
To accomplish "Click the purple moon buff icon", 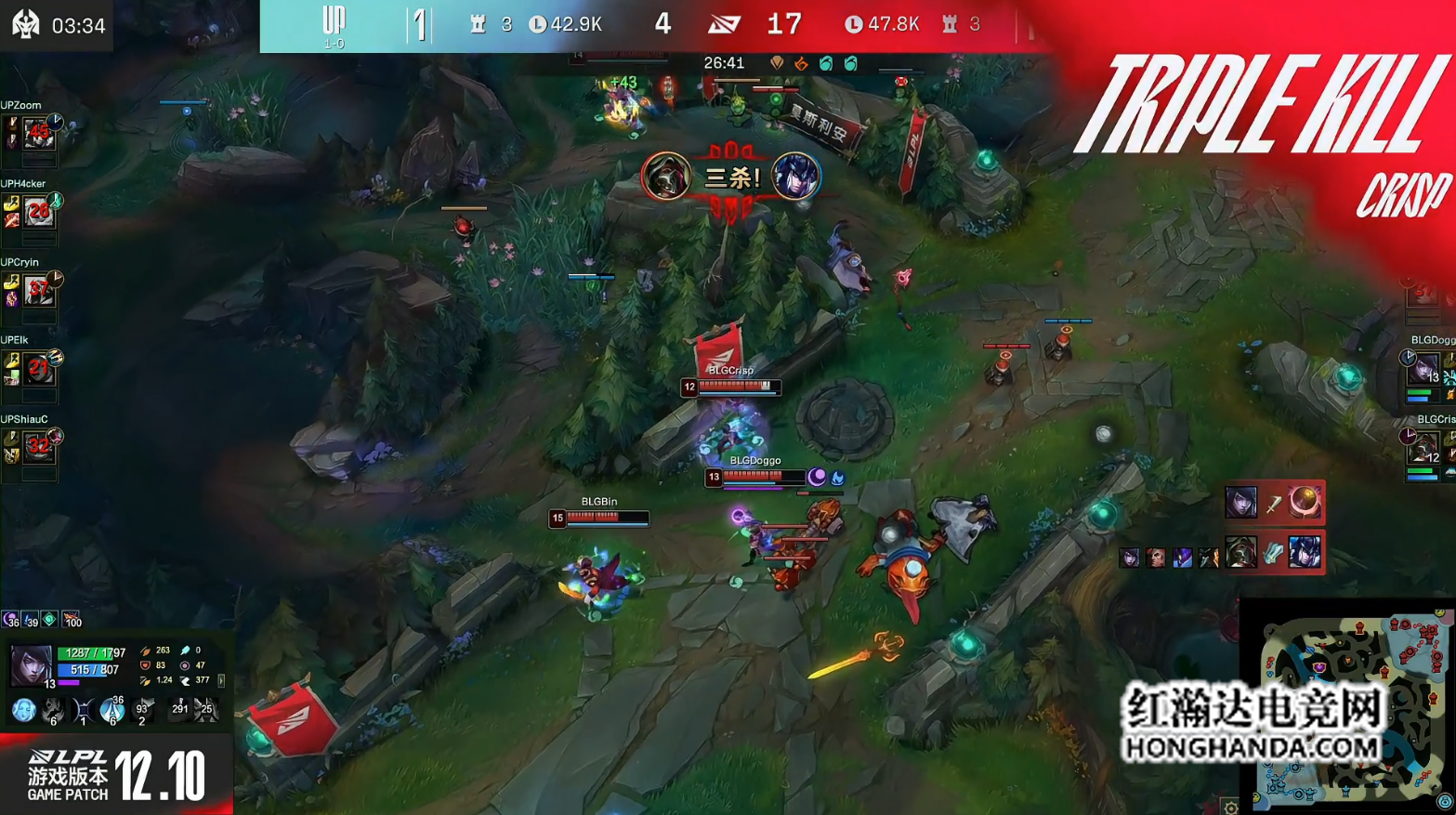I will pyautogui.click(x=11, y=620).
